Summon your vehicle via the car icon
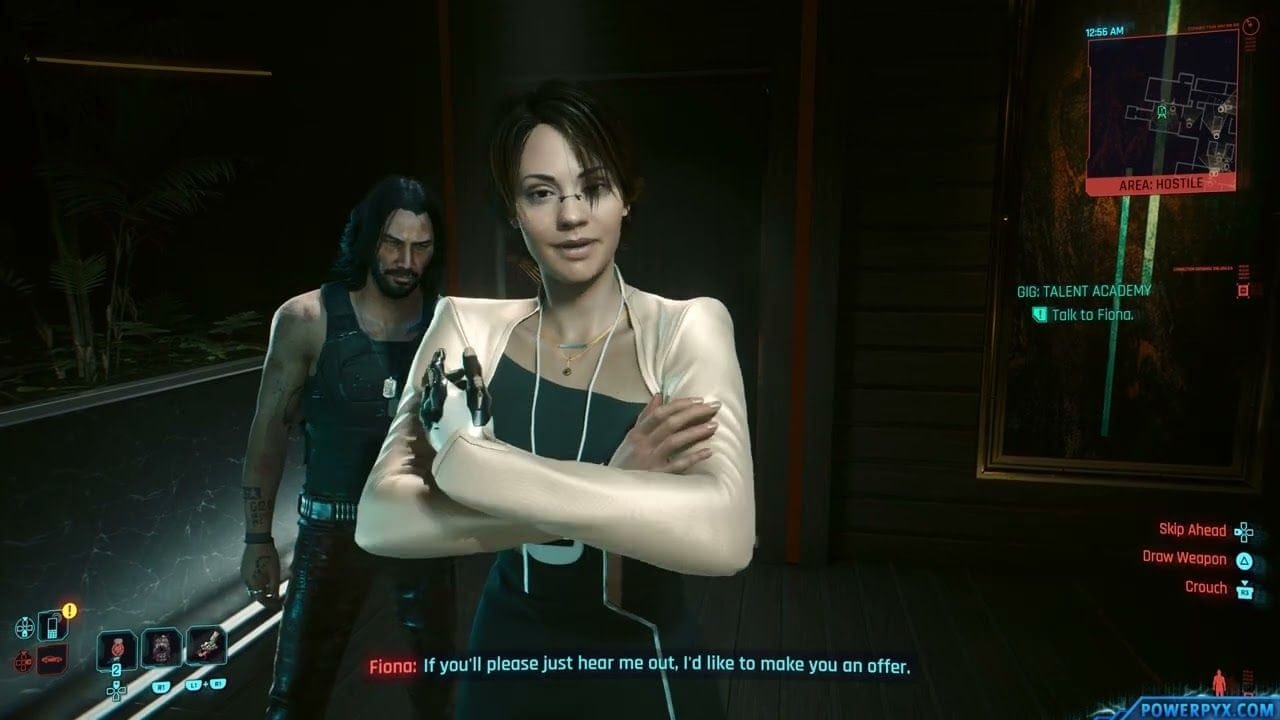Screen dimensions: 1280x720 pyautogui.click(x=51, y=658)
